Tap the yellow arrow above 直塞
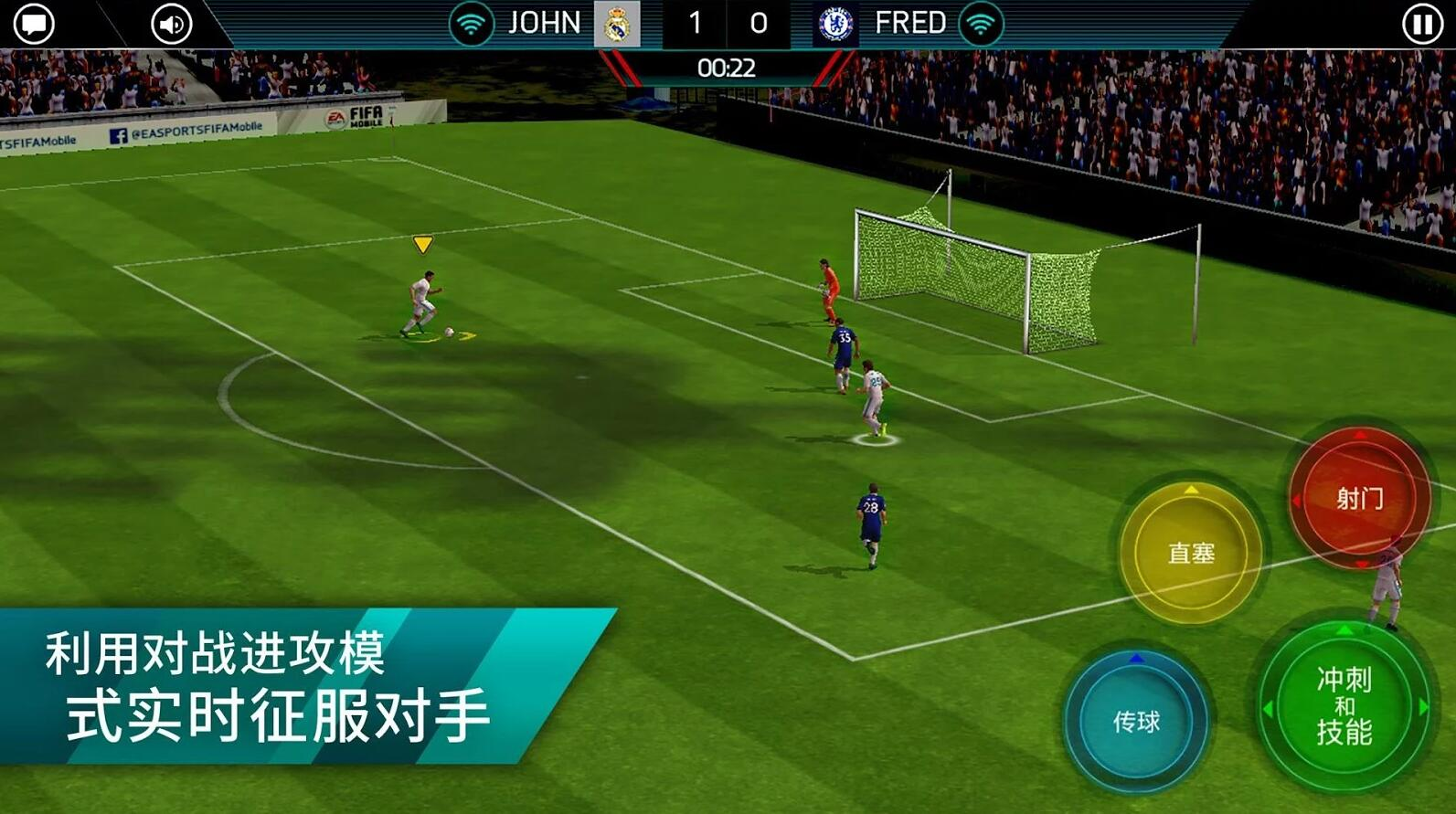 tap(1190, 492)
